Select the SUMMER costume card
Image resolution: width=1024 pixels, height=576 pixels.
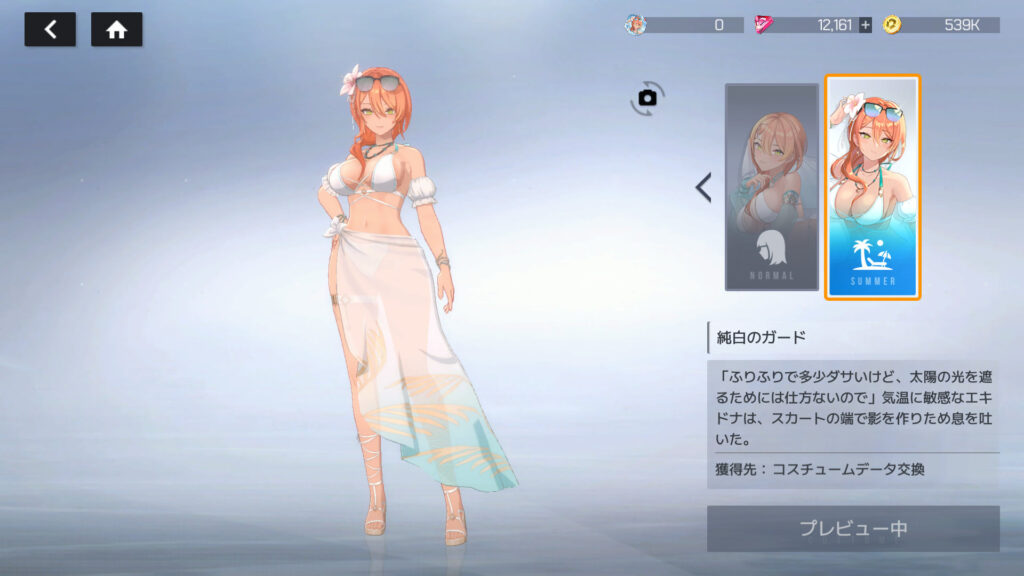[872, 187]
